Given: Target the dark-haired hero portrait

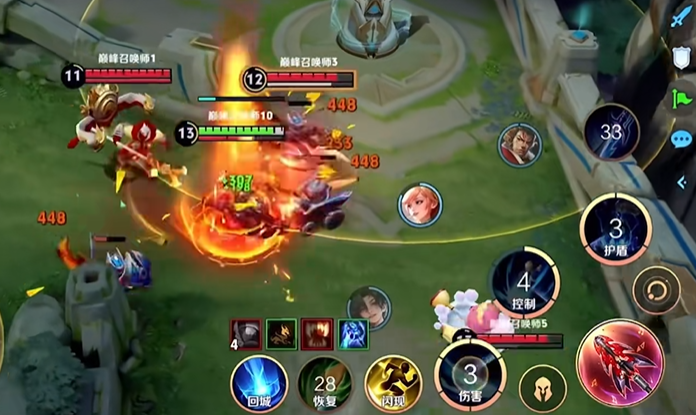Looking at the screenshot, I should (368, 307).
